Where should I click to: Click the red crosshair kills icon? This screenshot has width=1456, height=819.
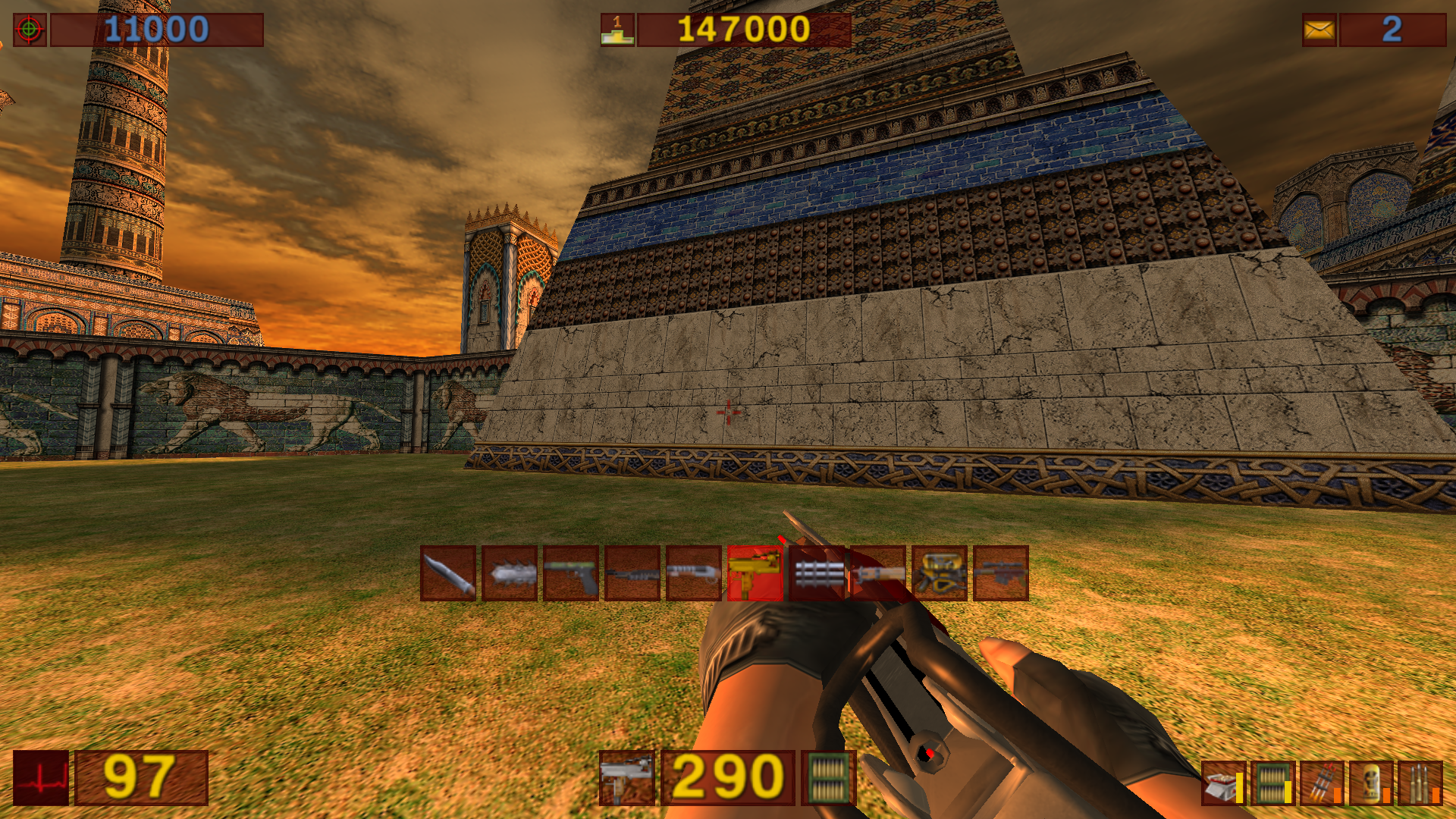[x=30, y=30]
